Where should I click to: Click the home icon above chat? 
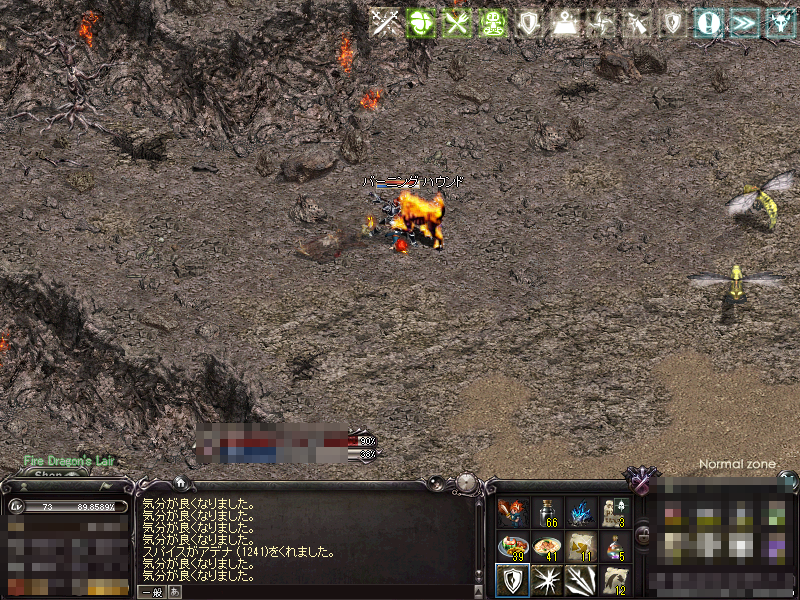[x=180, y=483]
